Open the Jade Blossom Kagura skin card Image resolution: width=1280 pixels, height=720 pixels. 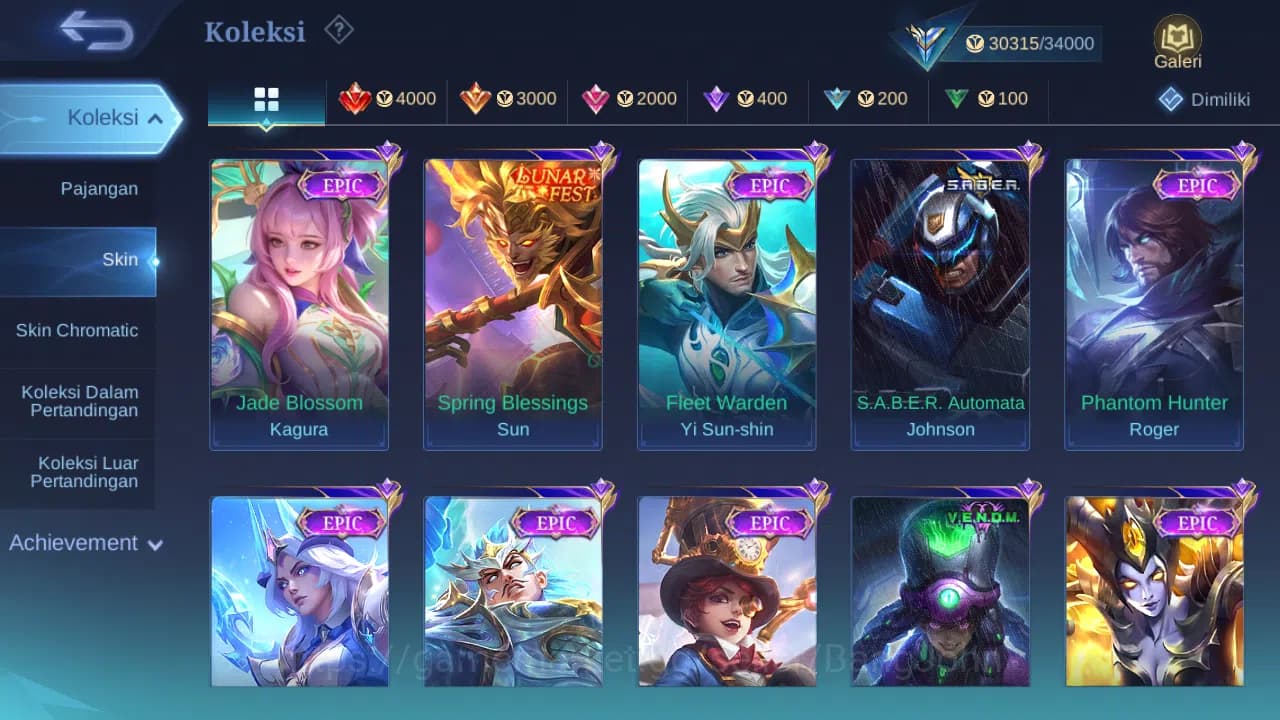pyautogui.click(x=300, y=300)
